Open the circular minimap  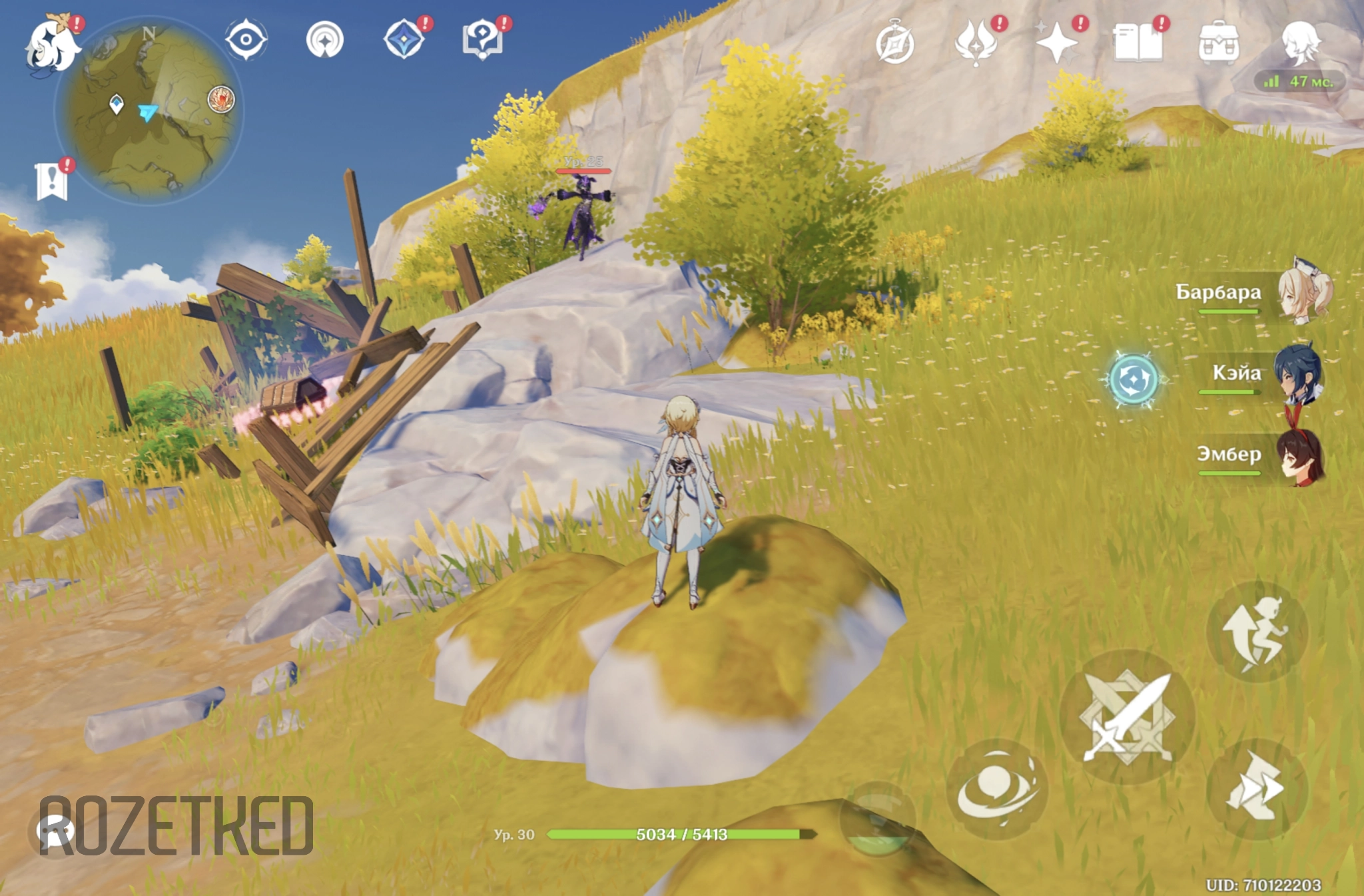[151, 111]
